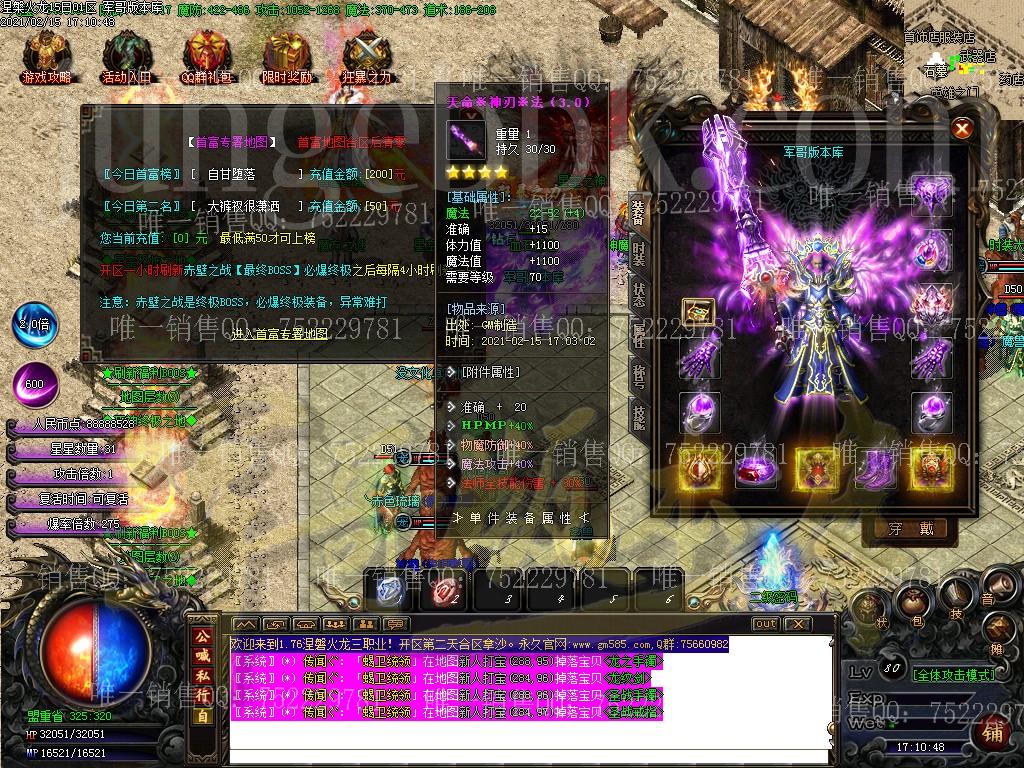The width and height of the screenshot is (1024, 768).
Task: Click the 单件装备属性 expander in tooltip
Action: point(521,518)
